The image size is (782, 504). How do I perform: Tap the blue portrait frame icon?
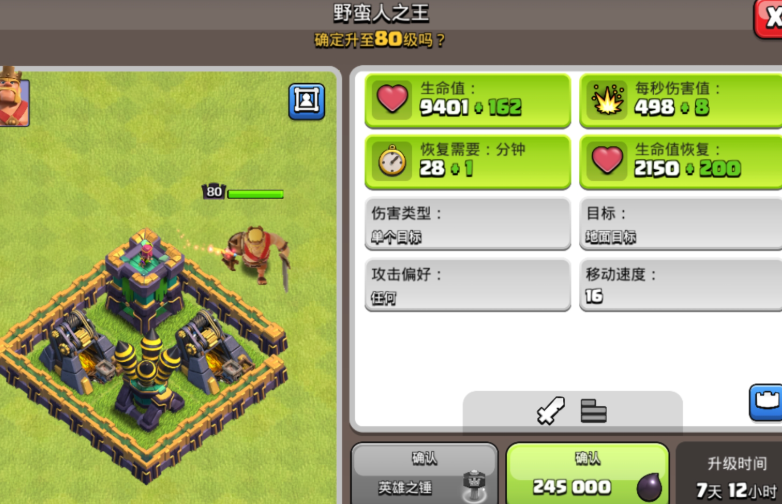[x=306, y=101]
